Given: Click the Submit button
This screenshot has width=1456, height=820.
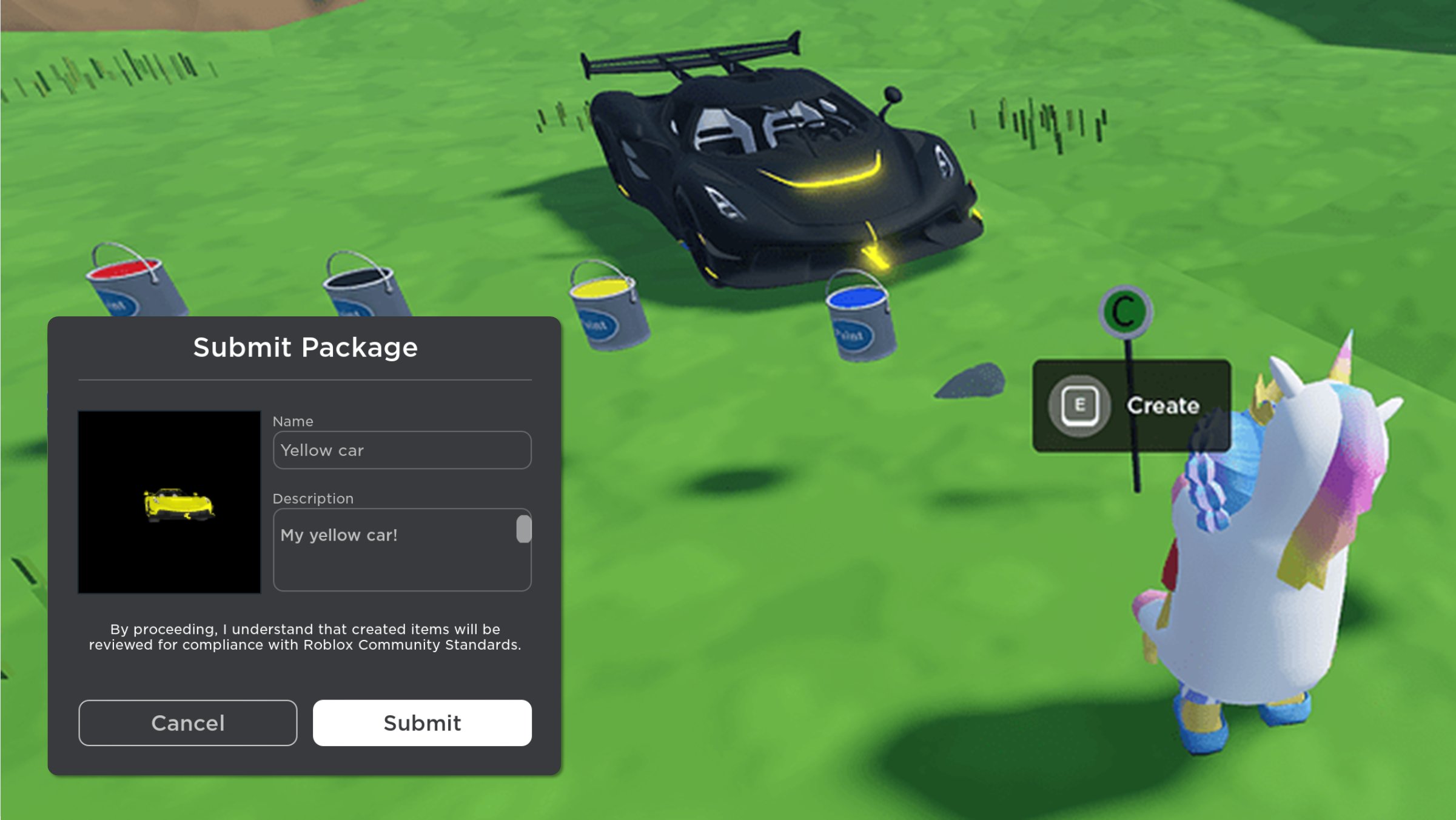Looking at the screenshot, I should tap(421, 722).
